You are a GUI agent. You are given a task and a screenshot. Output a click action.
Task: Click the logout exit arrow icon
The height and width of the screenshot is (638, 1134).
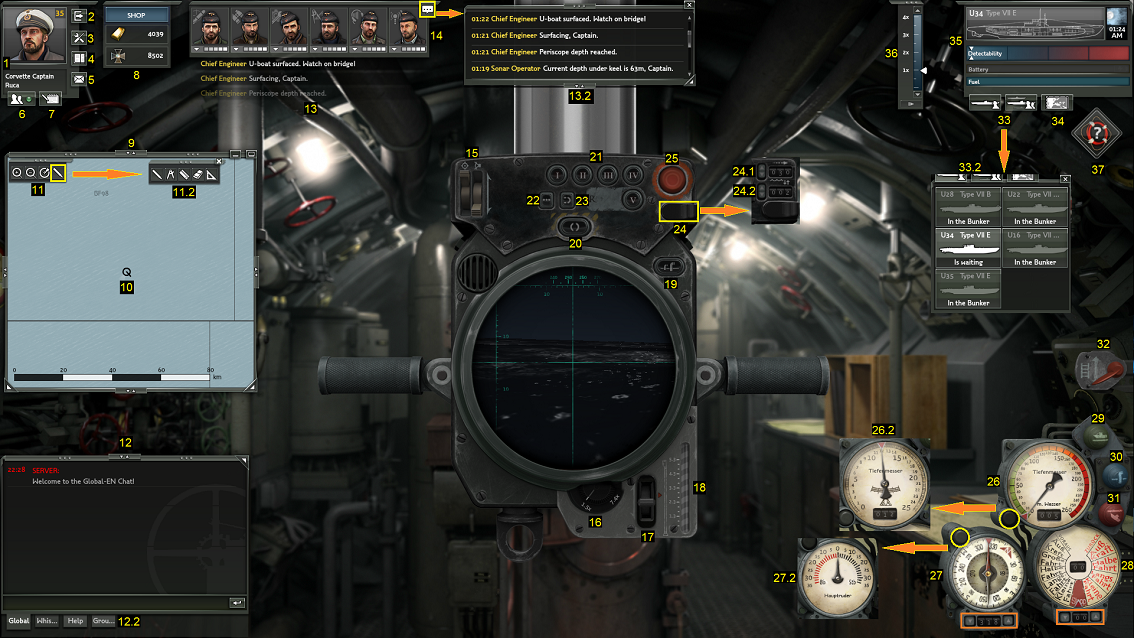pyautogui.click(x=78, y=16)
